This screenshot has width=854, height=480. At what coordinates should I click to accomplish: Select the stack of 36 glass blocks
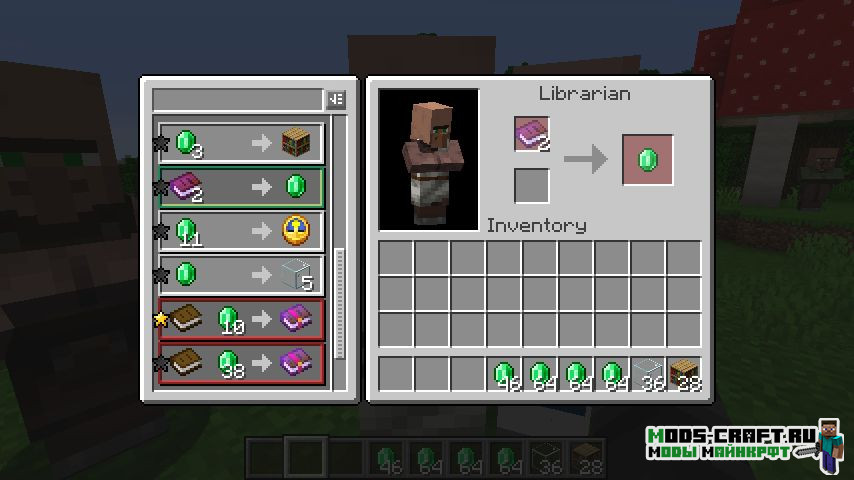(x=648, y=375)
